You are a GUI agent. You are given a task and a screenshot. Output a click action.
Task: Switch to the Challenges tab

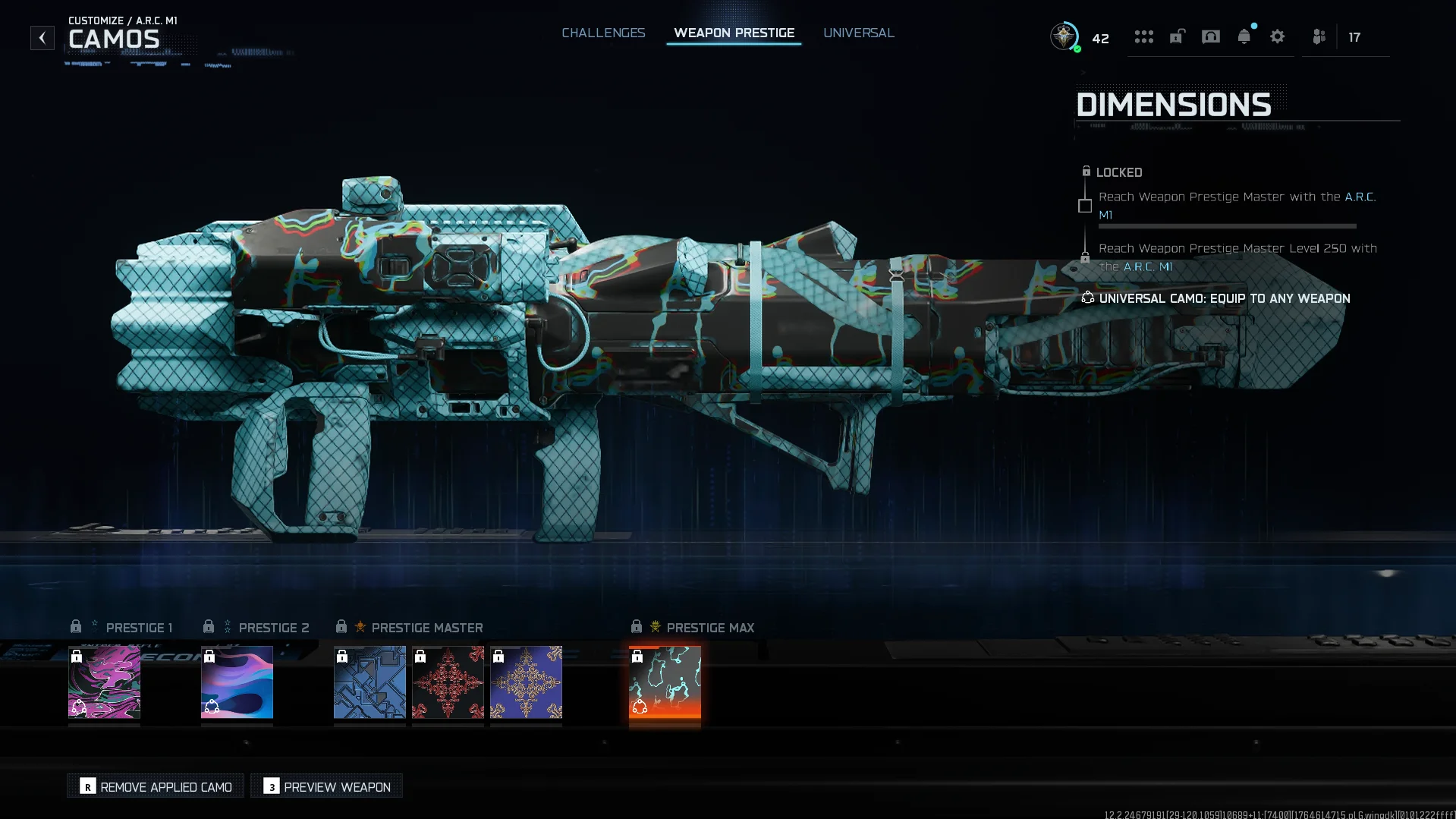603,33
